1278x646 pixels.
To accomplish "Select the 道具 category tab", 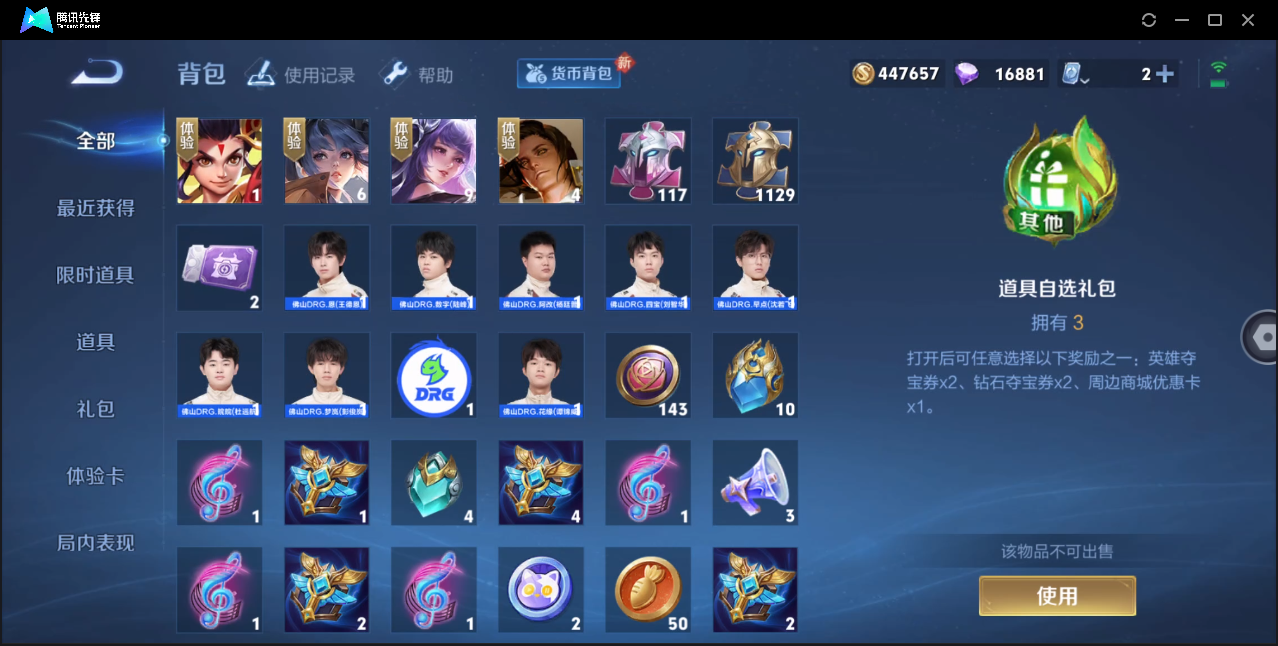I will [x=95, y=342].
